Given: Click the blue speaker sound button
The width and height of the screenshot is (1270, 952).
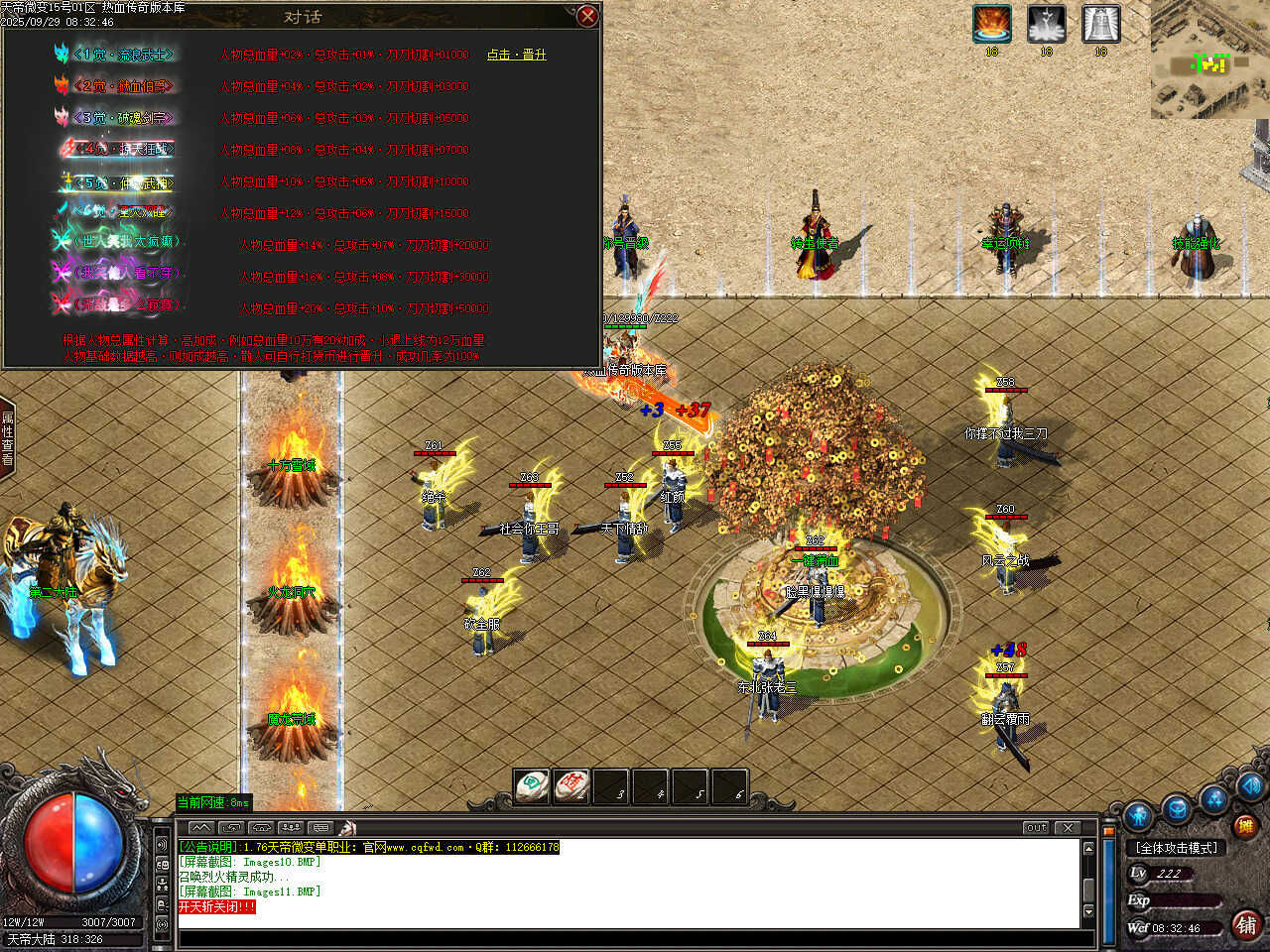Looking at the screenshot, I should click(x=1250, y=787).
